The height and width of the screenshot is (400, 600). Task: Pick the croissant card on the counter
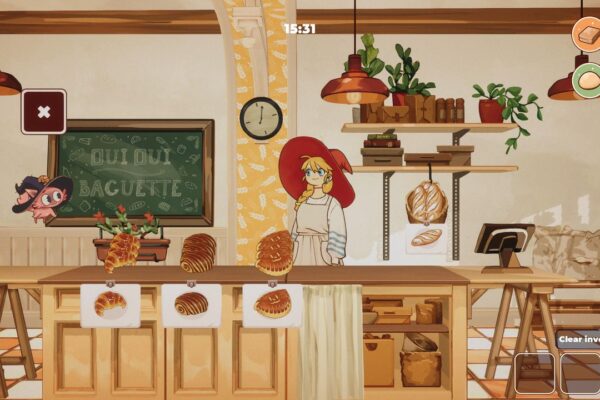[x=110, y=305]
